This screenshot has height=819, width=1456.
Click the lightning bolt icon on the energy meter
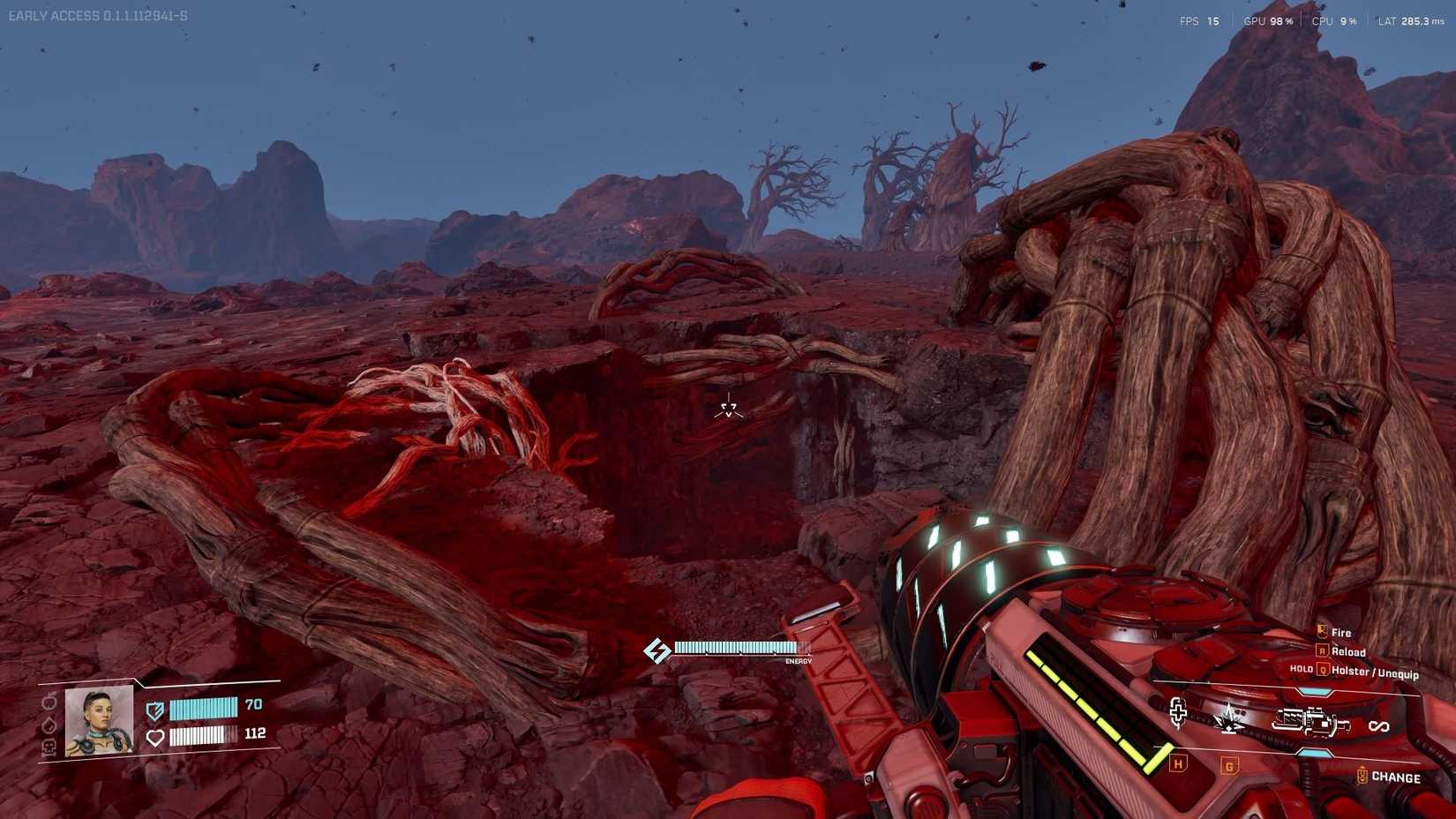[x=657, y=649]
